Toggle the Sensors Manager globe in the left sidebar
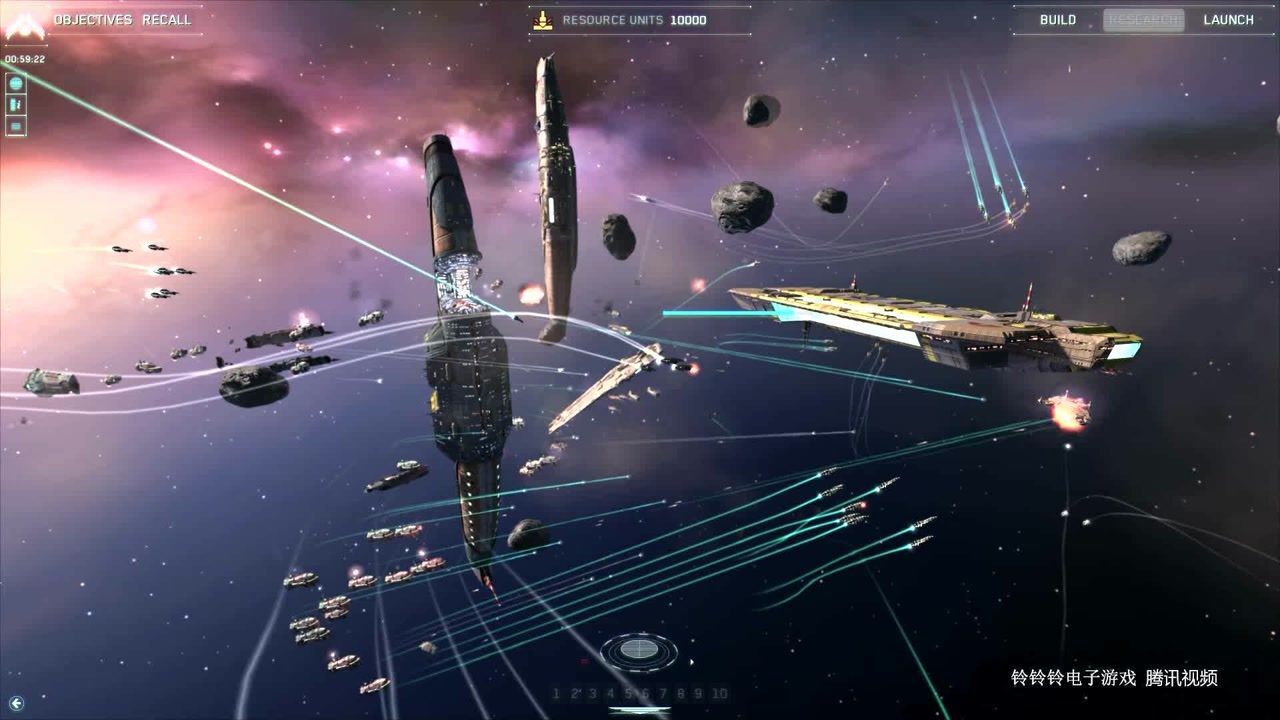 coord(15,82)
